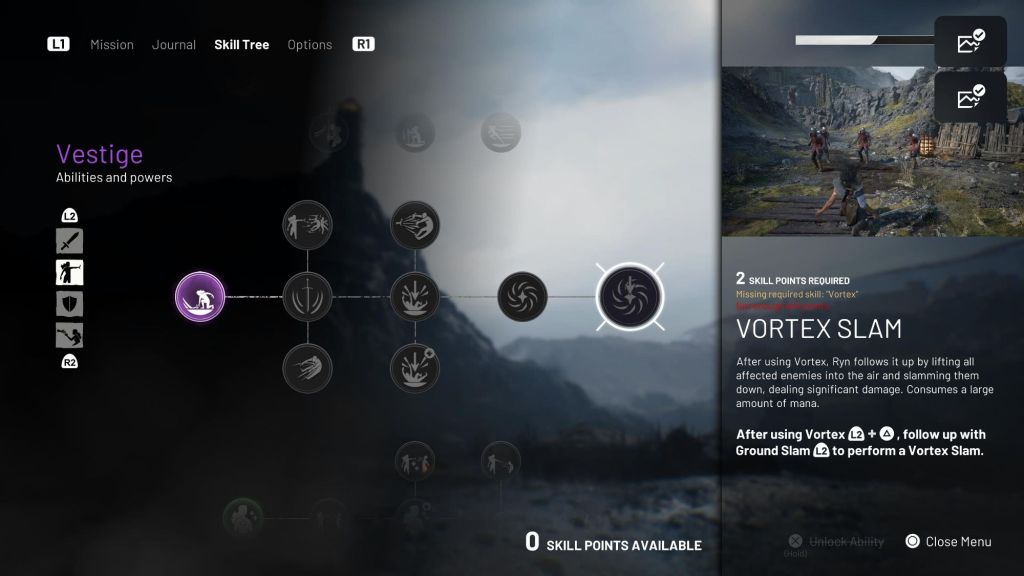Viewport: 1024px width, 576px height.
Task: Choose the sword skill category
Action: [x=70, y=241]
